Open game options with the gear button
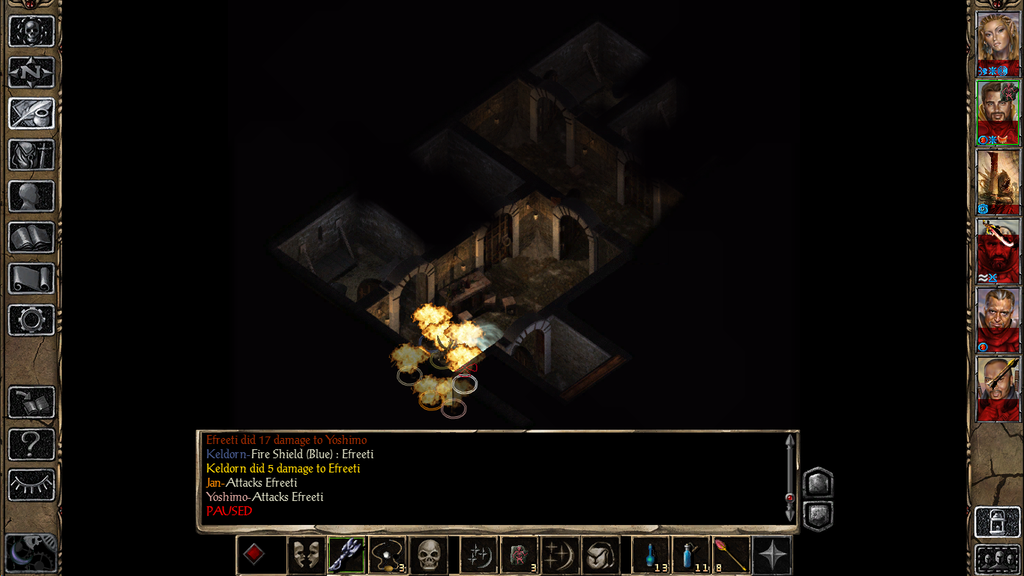 (x=31, y=320)
